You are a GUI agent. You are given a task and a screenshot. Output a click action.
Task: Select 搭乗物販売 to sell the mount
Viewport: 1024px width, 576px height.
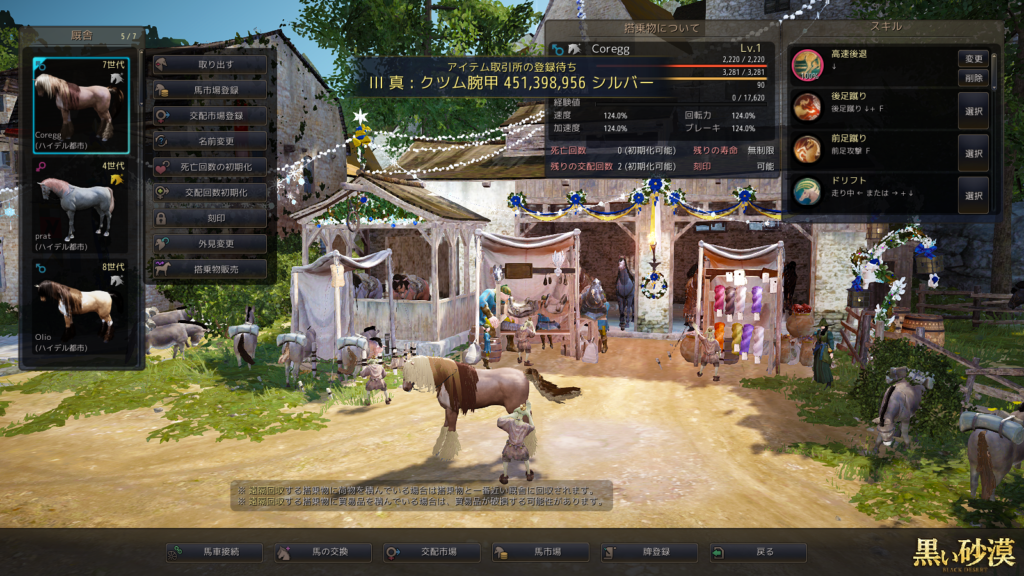pyautogui.click(x=210, y=268)
